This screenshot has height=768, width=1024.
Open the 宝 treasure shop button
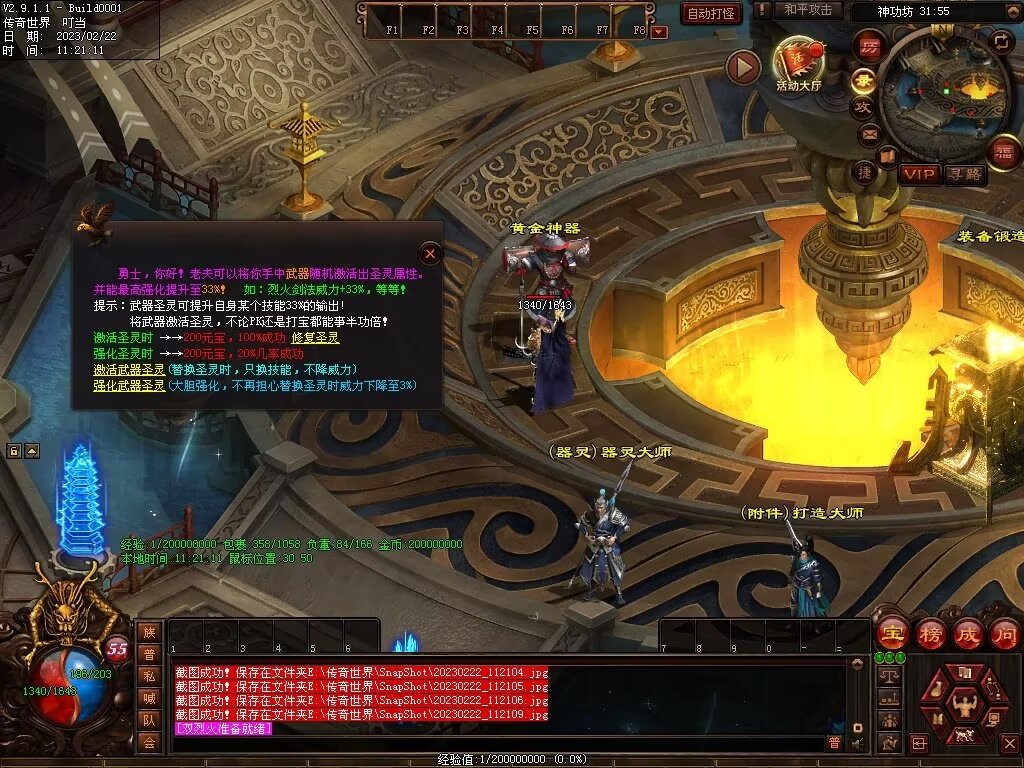coord(890,634)
